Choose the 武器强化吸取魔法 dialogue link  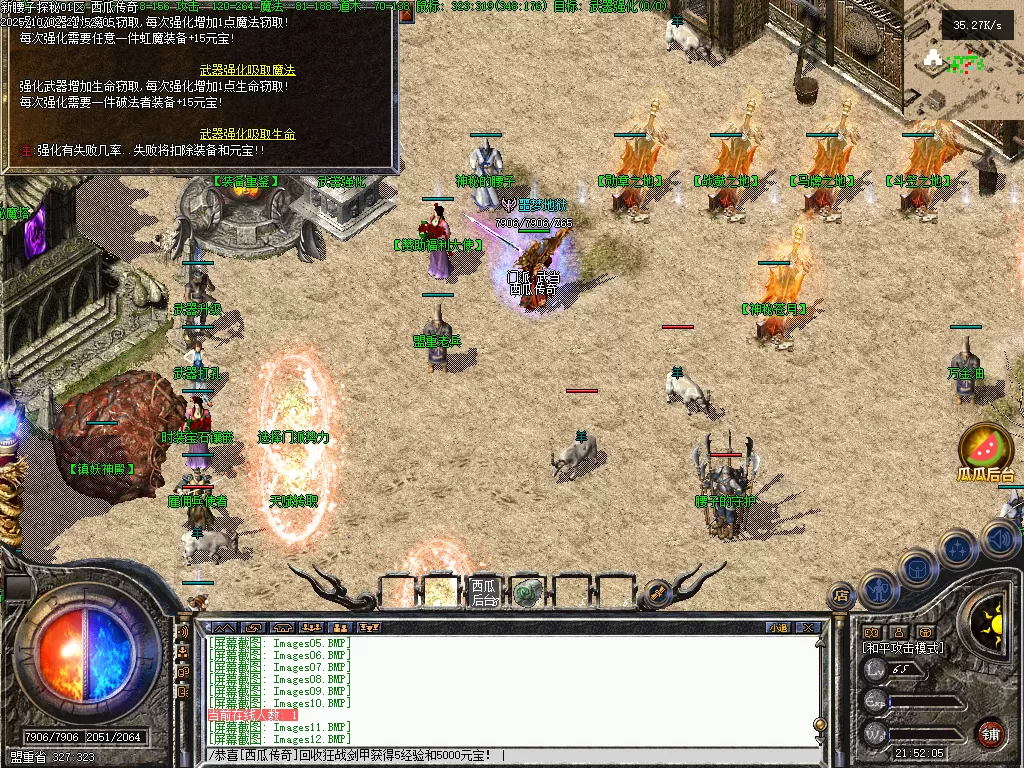[247, 70]
